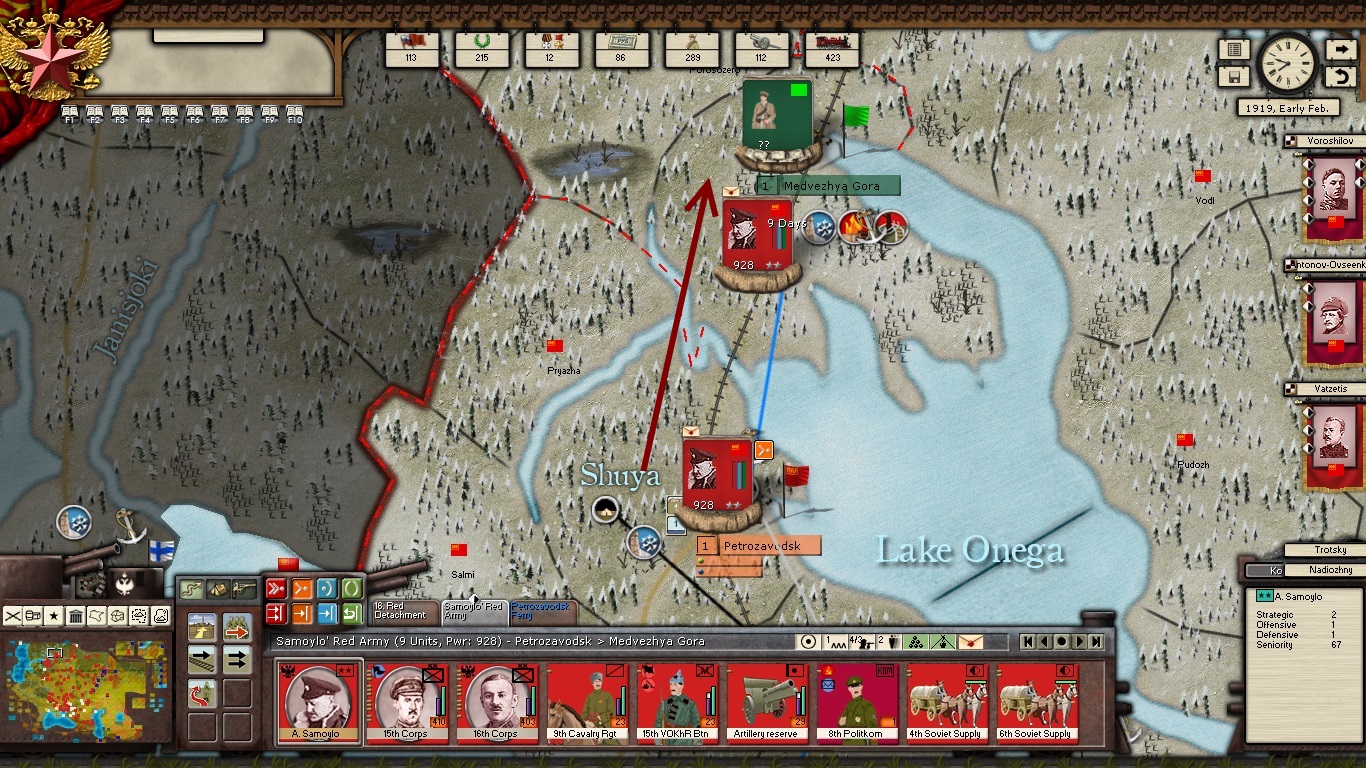Toggle the star map filter button
1366x768 pixels.
pyautogui.click(x=54, y=615)
